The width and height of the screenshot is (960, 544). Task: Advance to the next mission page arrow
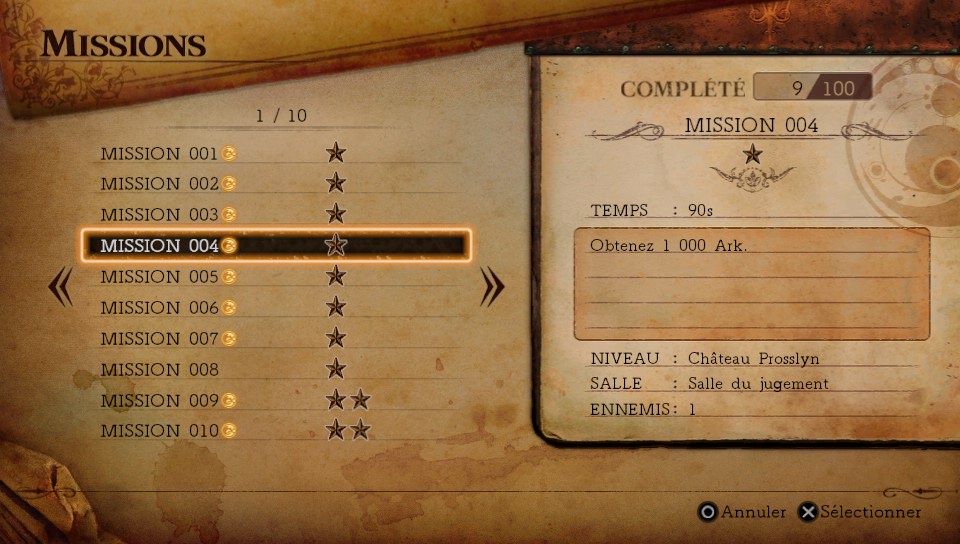coord(492,288)
